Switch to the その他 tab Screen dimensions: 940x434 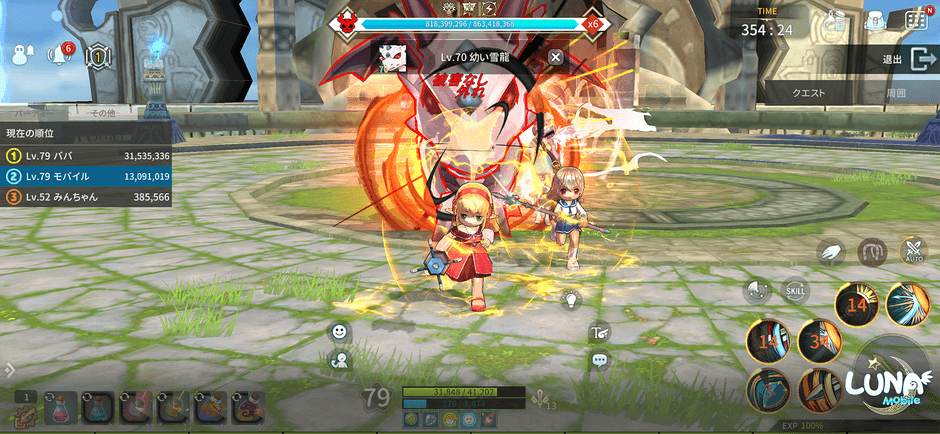(x=103, y=114)
